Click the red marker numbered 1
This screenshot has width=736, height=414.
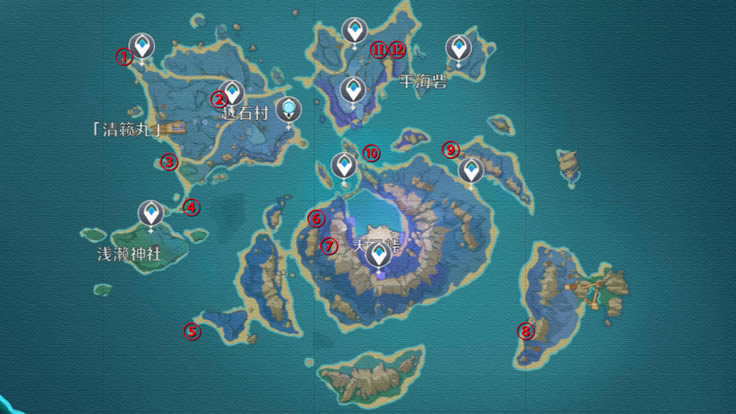coord(125,57)
